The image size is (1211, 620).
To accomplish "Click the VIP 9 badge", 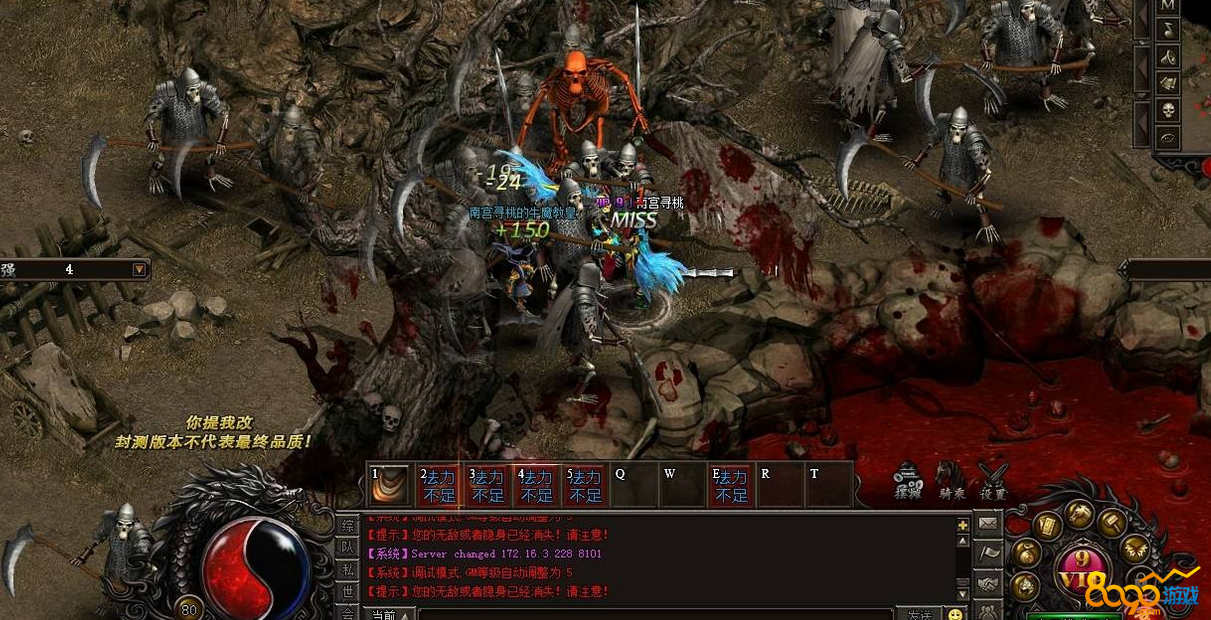I will pyautogui.click(x=1080, y=570).
